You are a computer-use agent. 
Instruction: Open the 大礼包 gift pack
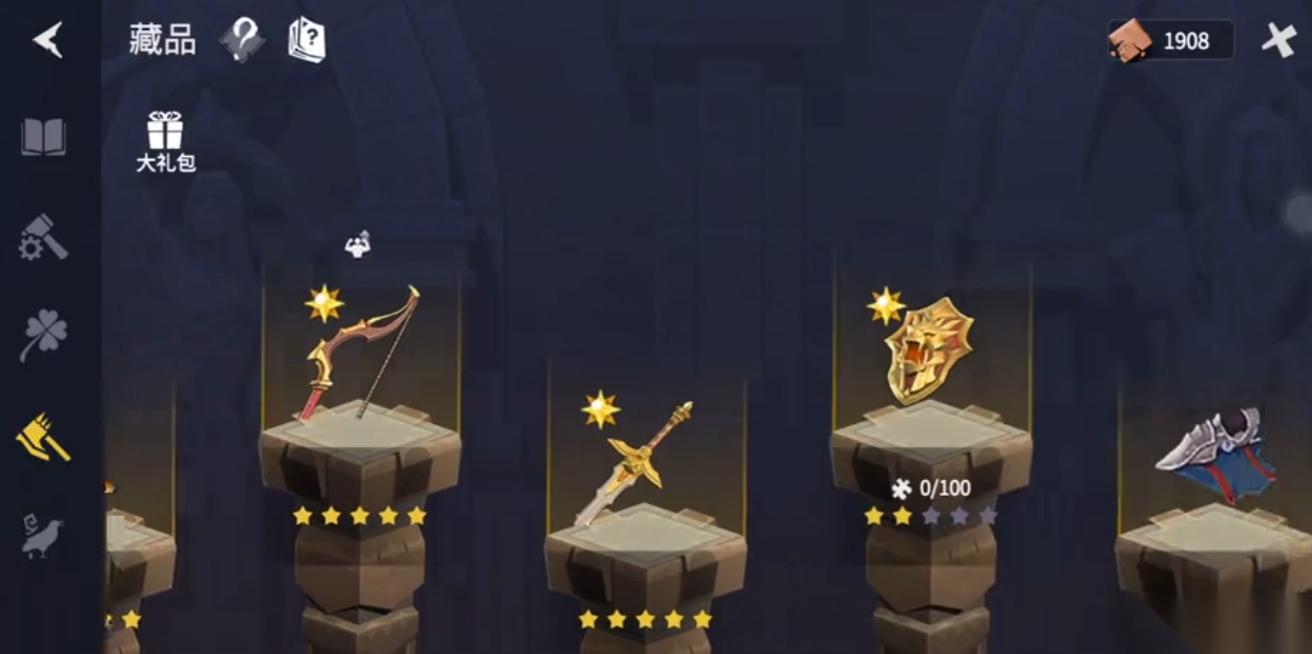pyautogui.click(x=165, y=141)
